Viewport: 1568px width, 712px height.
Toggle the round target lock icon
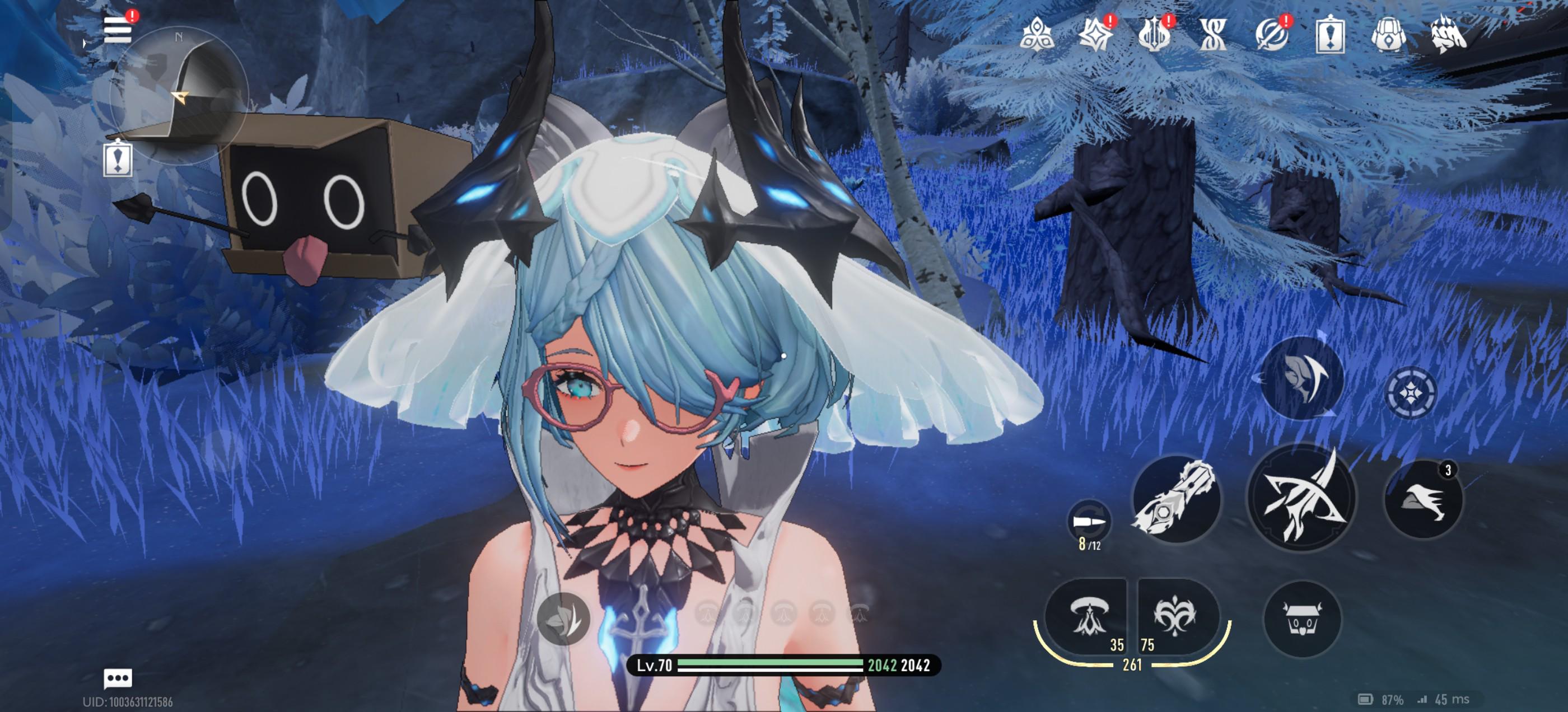(1411, 393)
